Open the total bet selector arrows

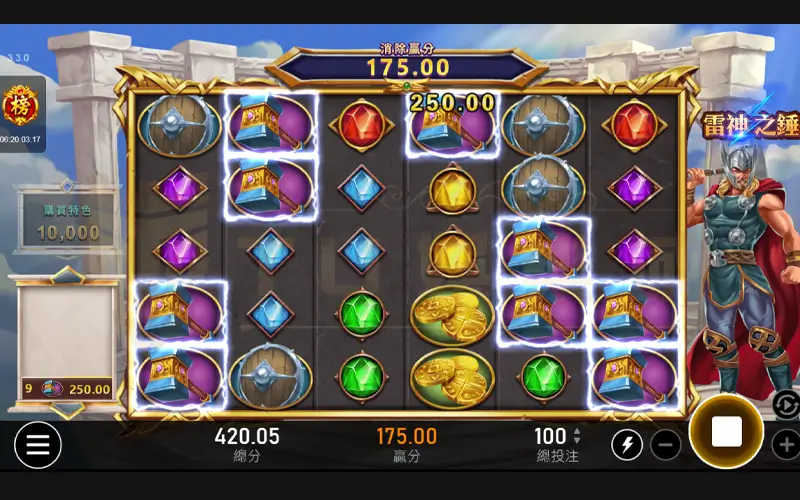[x=576, y=435]
